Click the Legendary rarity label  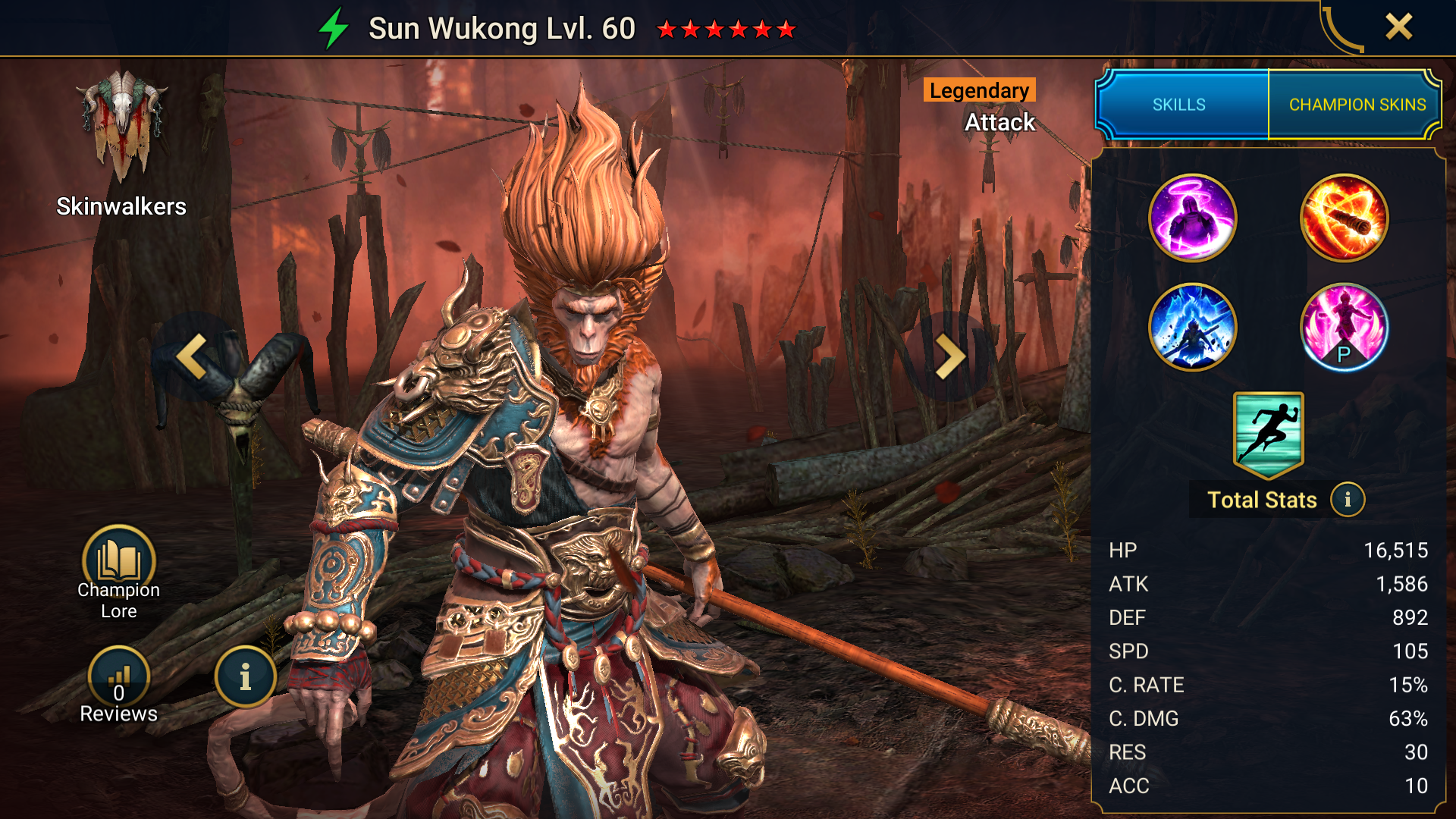click(977, 91)
